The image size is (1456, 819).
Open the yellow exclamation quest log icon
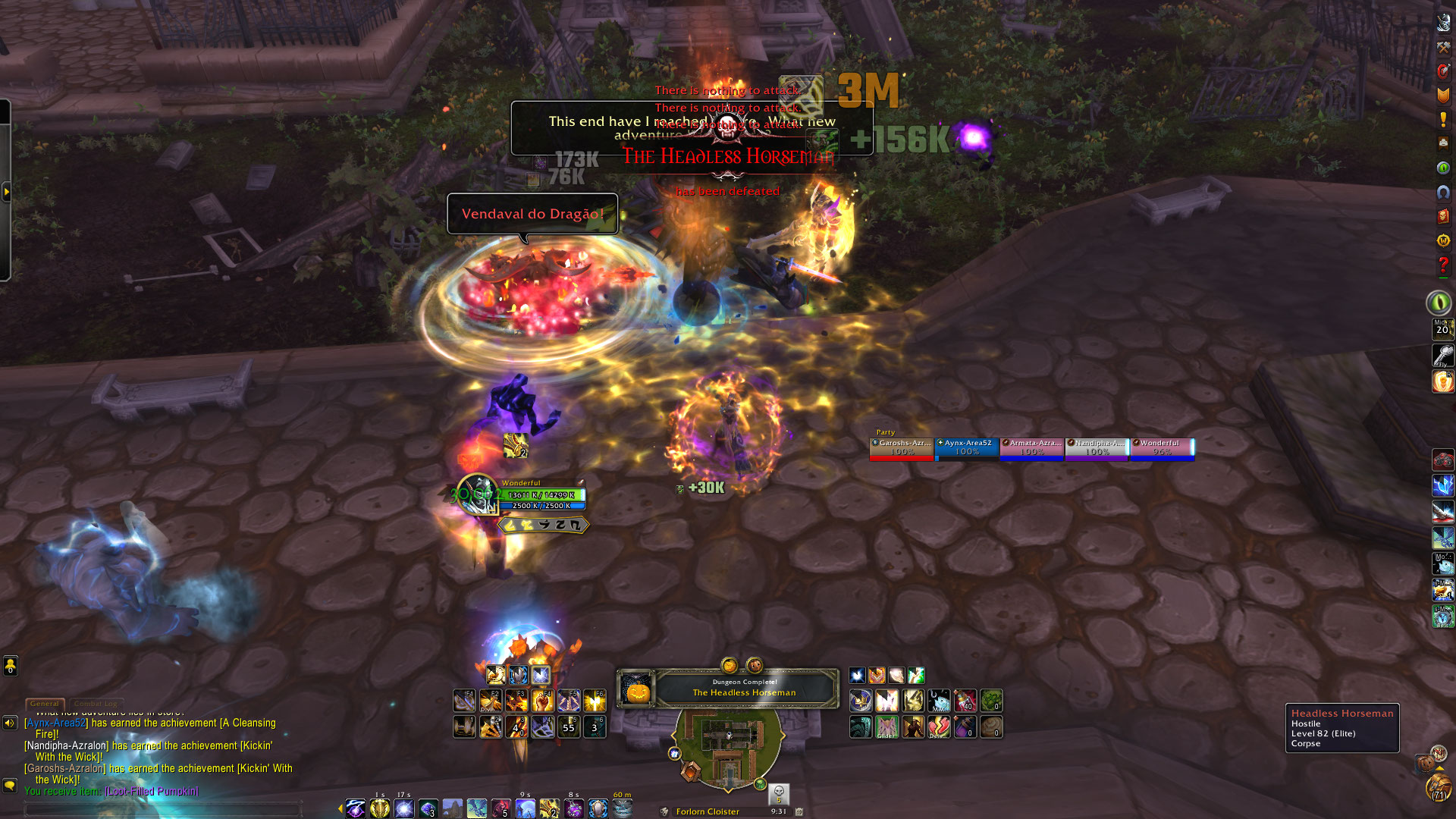tap(1442, 119)
